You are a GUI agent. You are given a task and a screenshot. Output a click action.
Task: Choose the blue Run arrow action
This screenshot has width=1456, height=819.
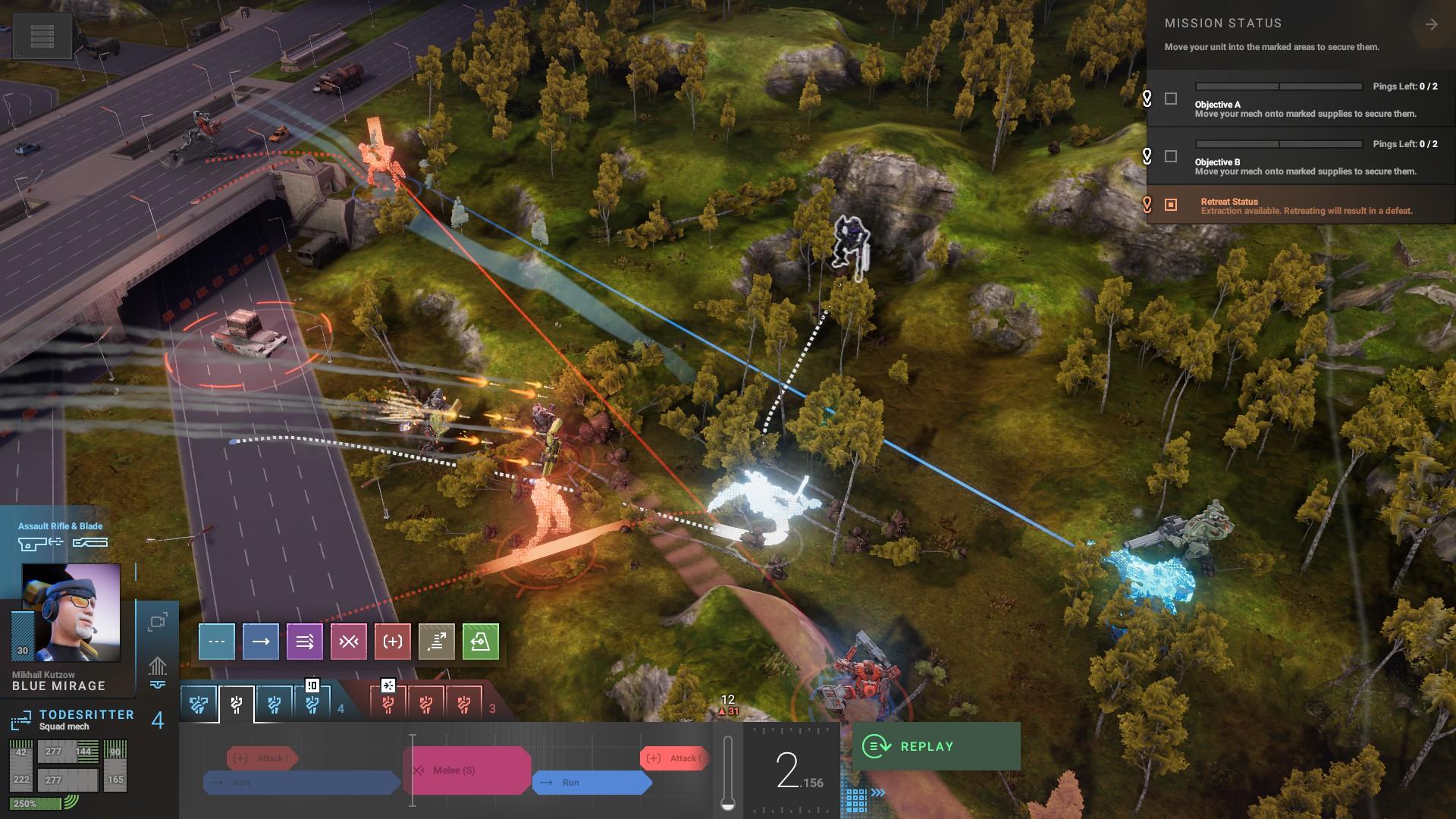(x=261, y=642)
